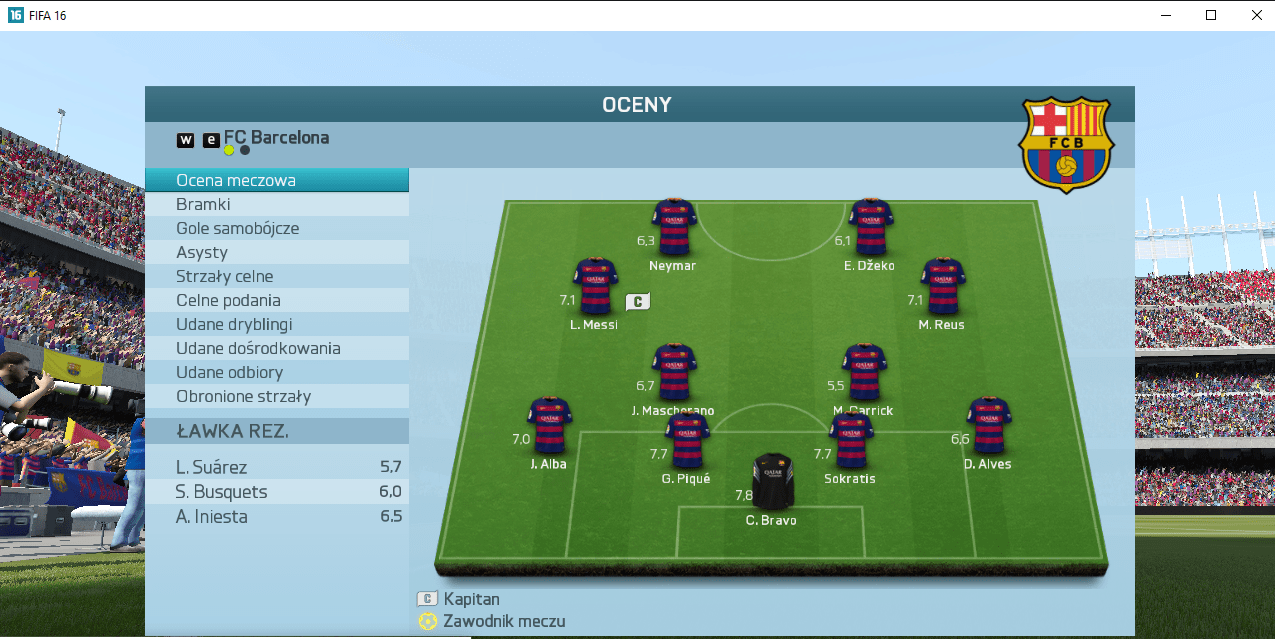The width and height of the screenshot is (1275, 639).
Task: Pick D. Alves in the lineup
Action: pyautogui.click(x=988, y=425)
